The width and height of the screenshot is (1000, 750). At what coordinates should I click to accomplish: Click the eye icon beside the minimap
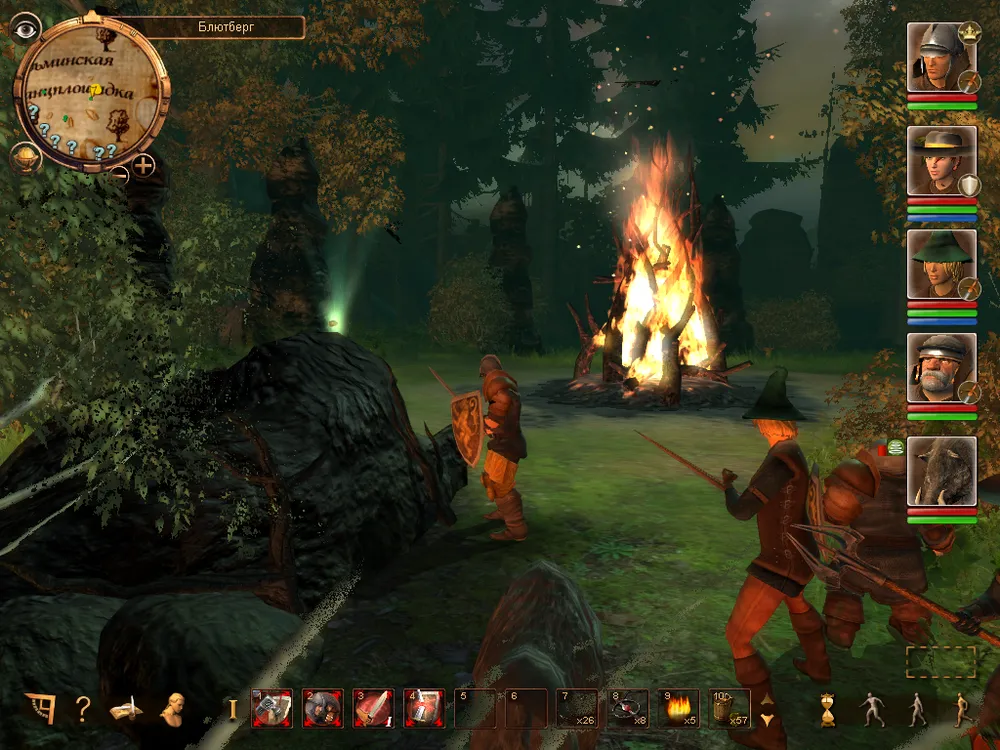pos(24,29)
